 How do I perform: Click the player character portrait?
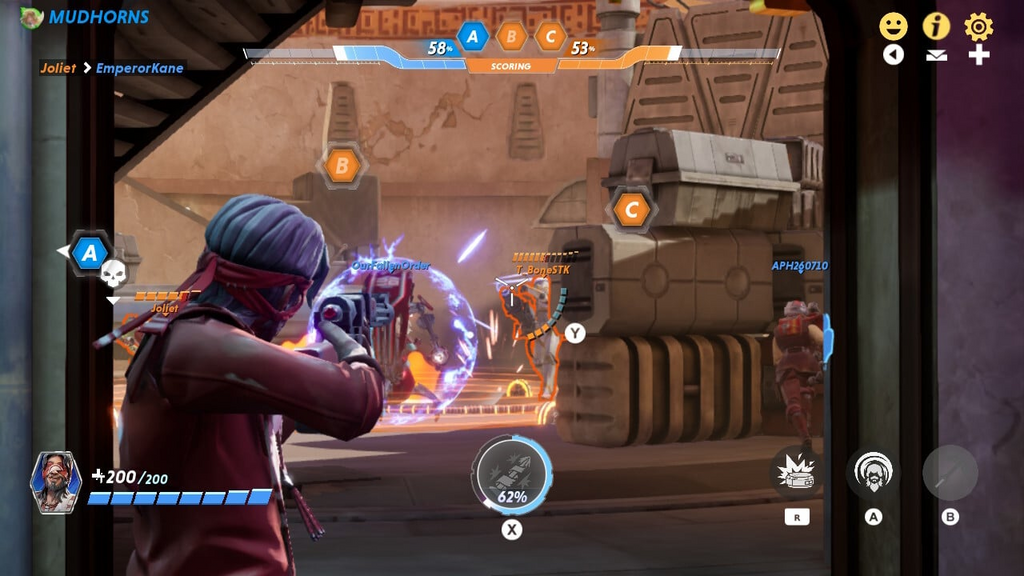tap(56, 482)
